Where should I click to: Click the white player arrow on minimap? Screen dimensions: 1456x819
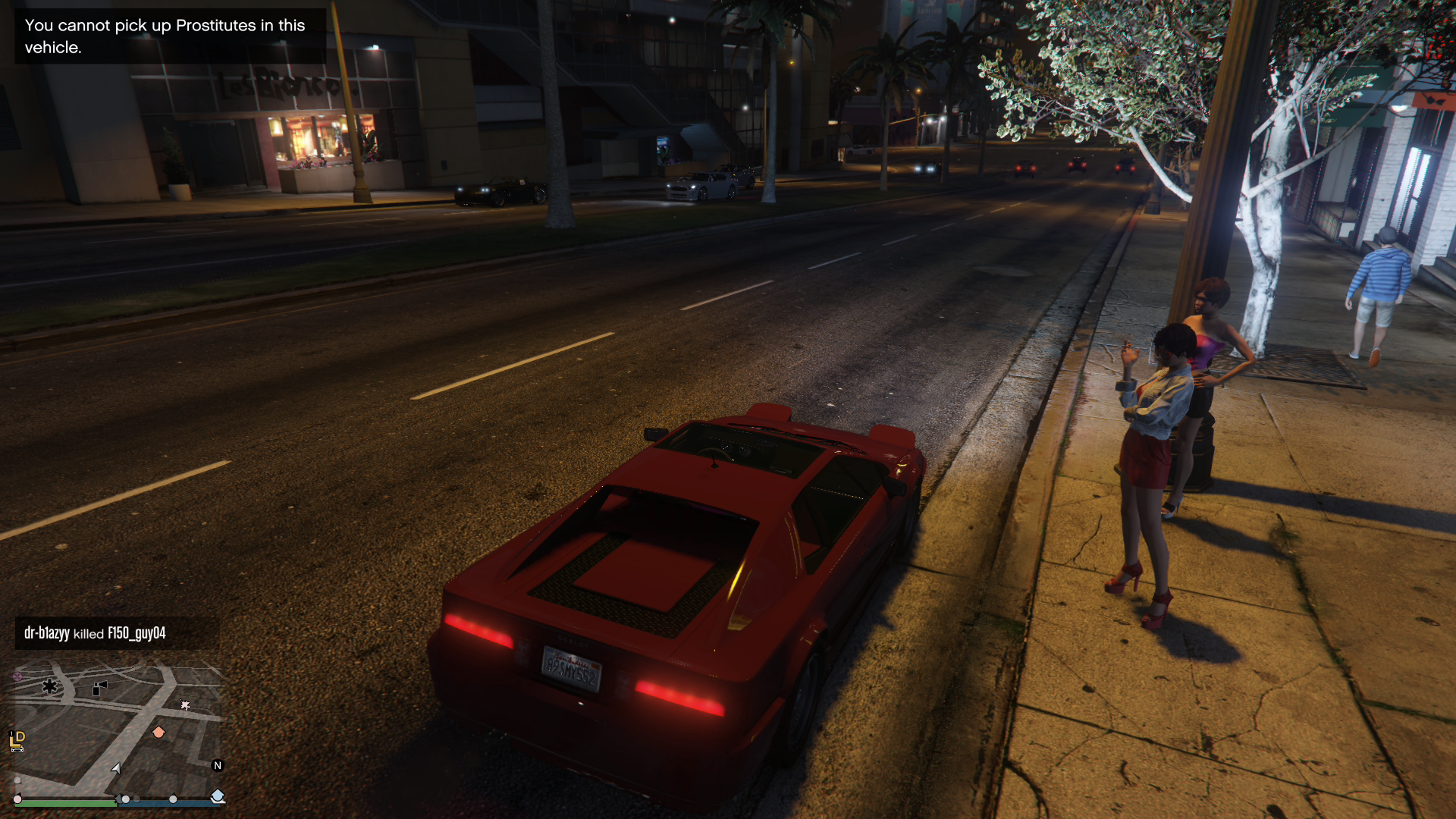pos(116,768)
